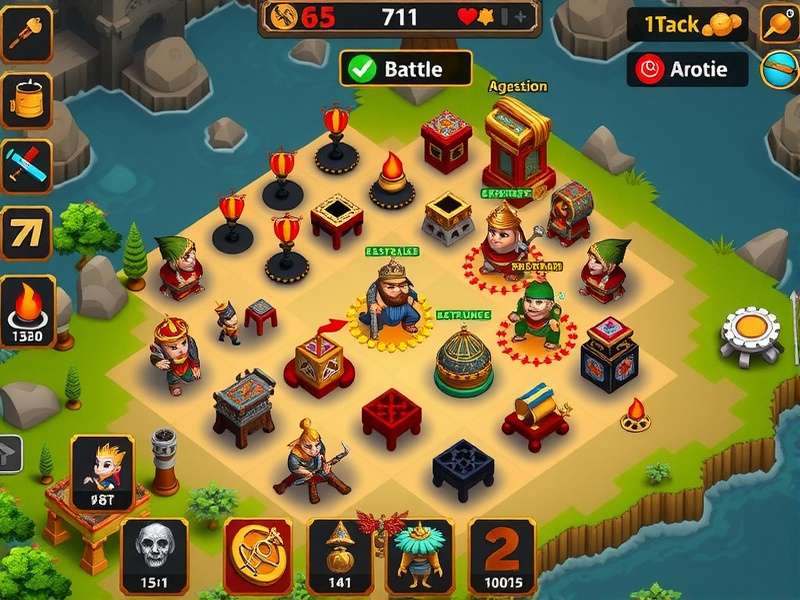The height and width of the screenshot is (600, 800).
Task: Select the spiky-haired hero portrait
Action: [x=102, y=472]
